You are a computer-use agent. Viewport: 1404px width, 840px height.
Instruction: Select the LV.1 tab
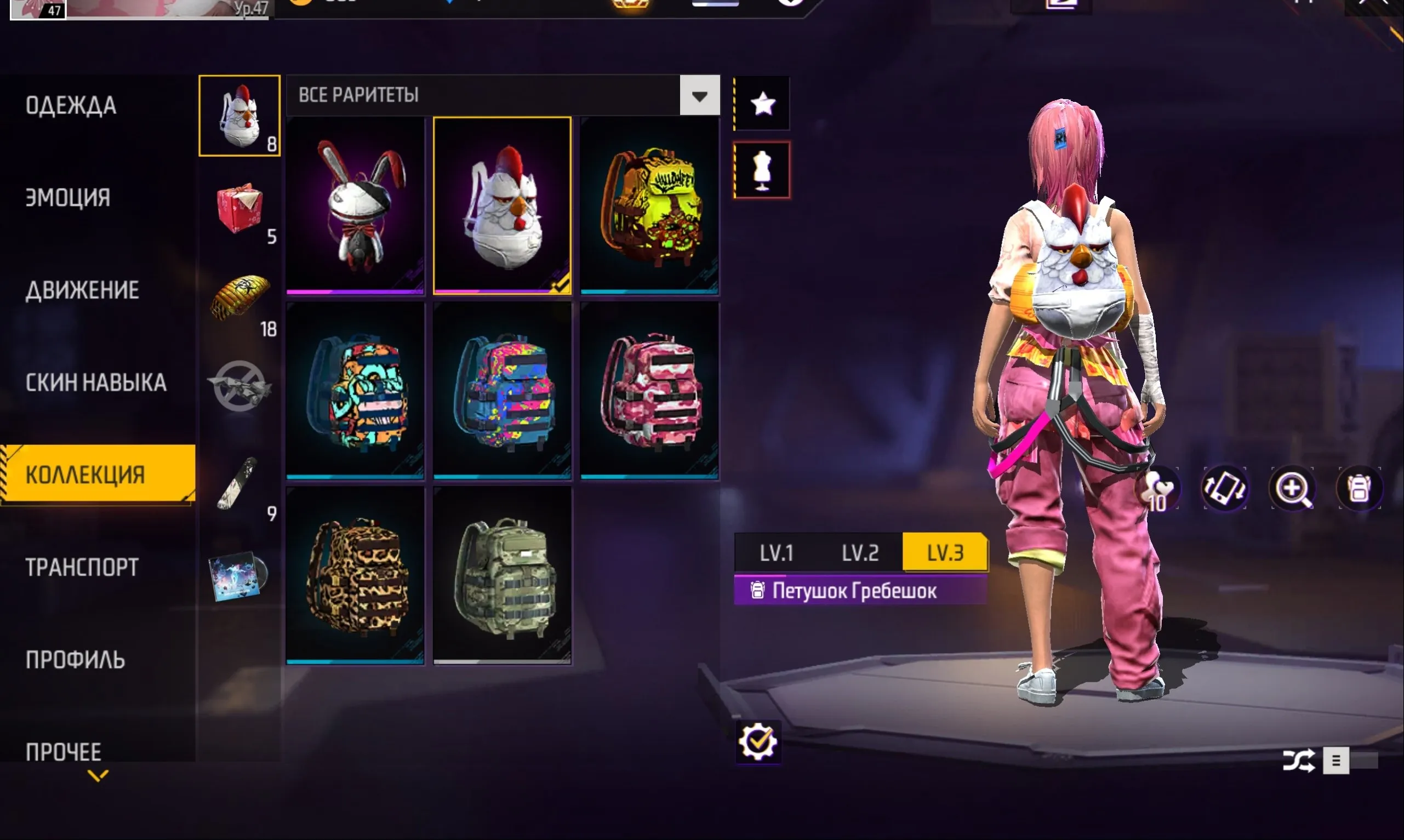(776, 553)
